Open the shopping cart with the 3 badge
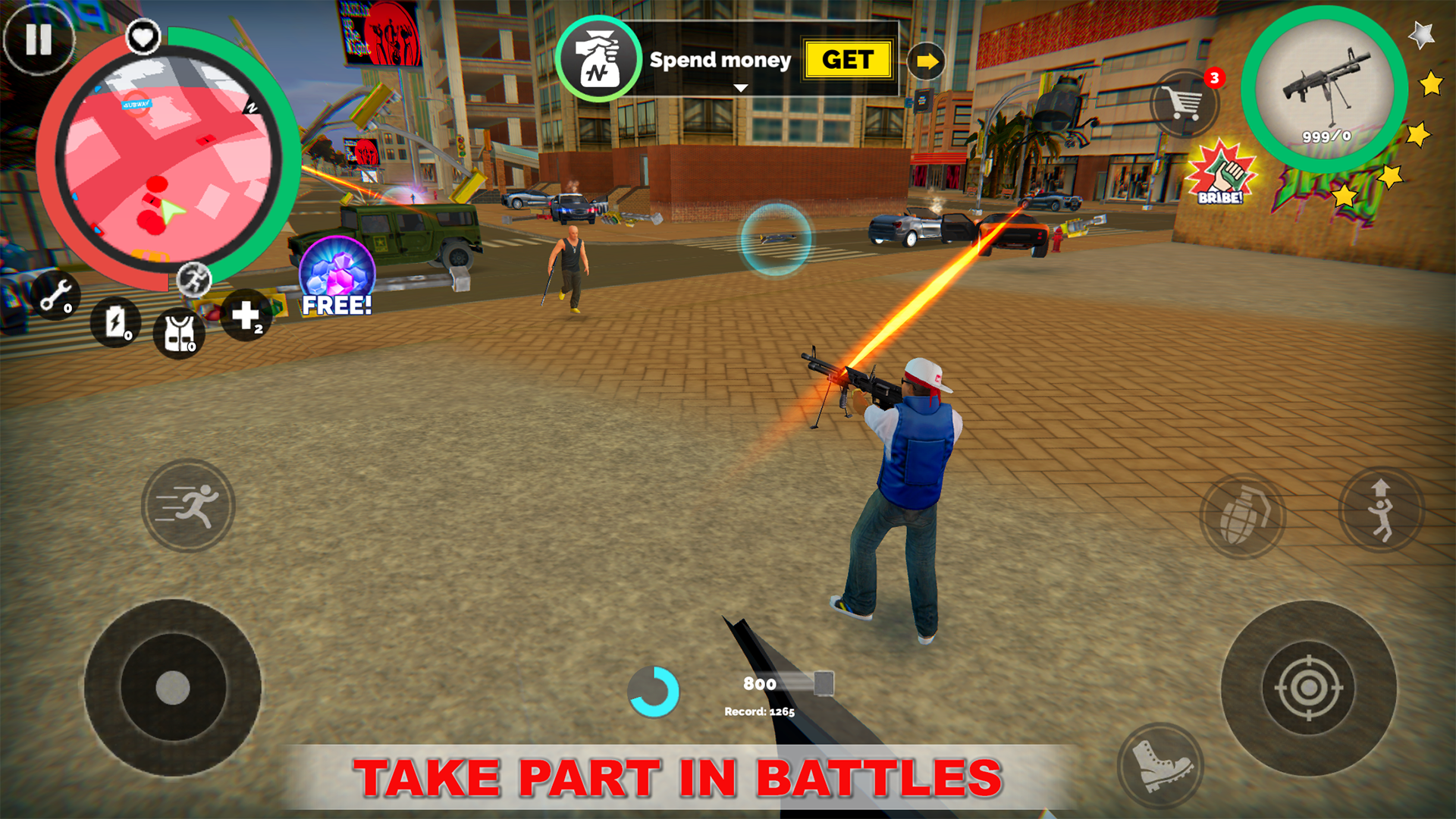 coord(1185,102)
